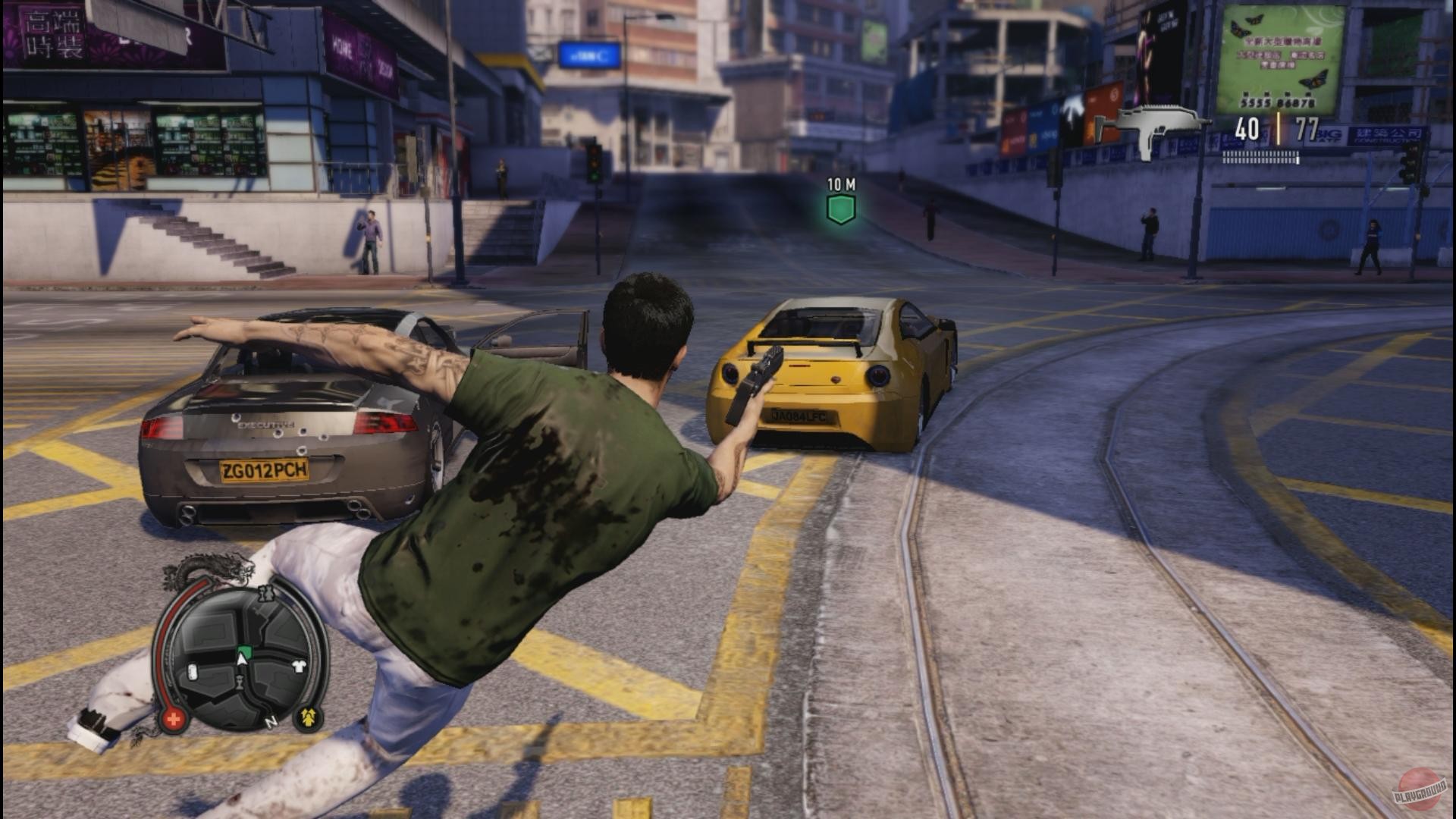1456x819 pixels.
Task: Click the white player arrow on minimap
Action: (x=242, y=661)
